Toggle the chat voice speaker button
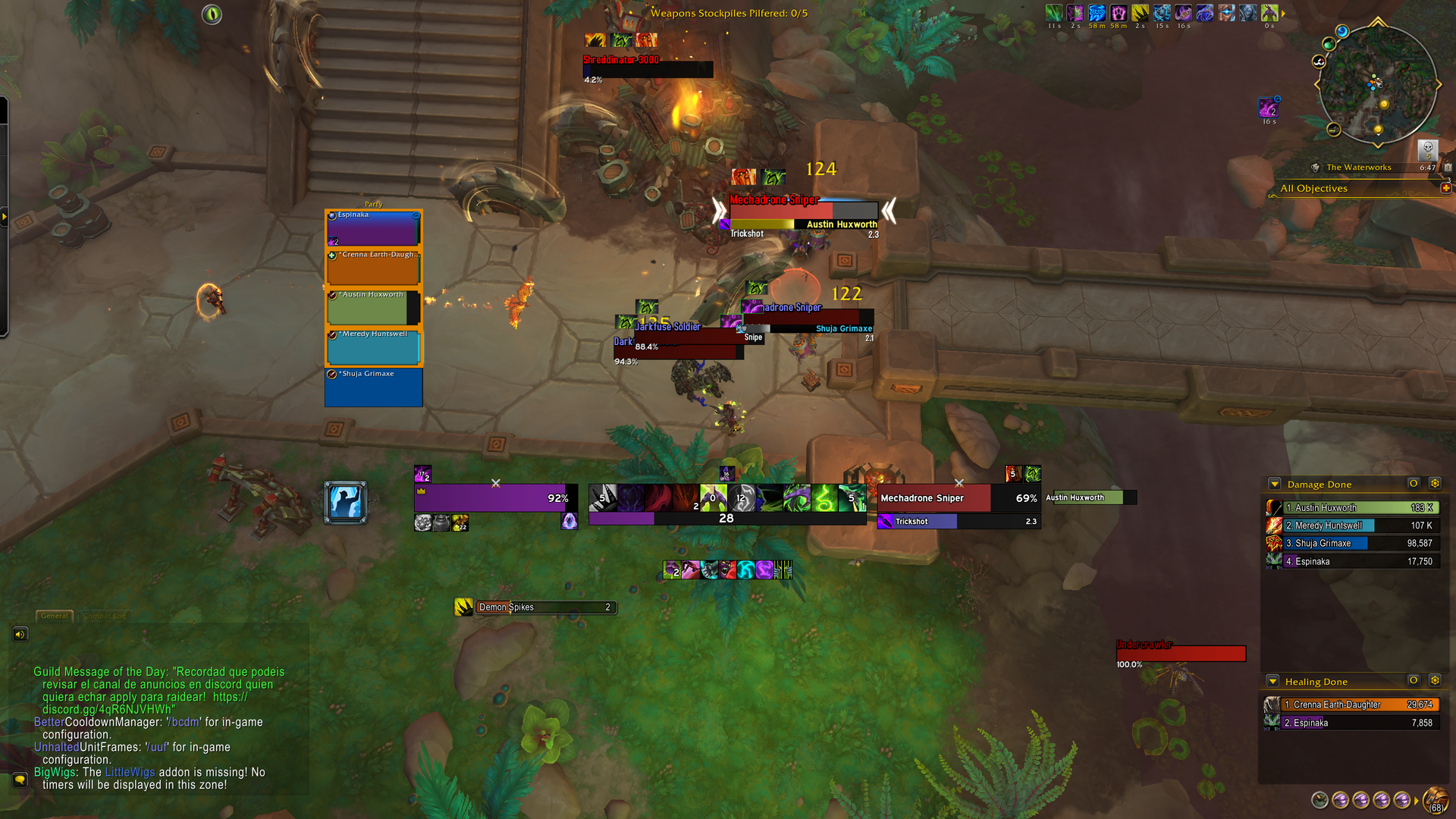The height and width of the screenshot is (819, 1456). click(x=20, y=634)
